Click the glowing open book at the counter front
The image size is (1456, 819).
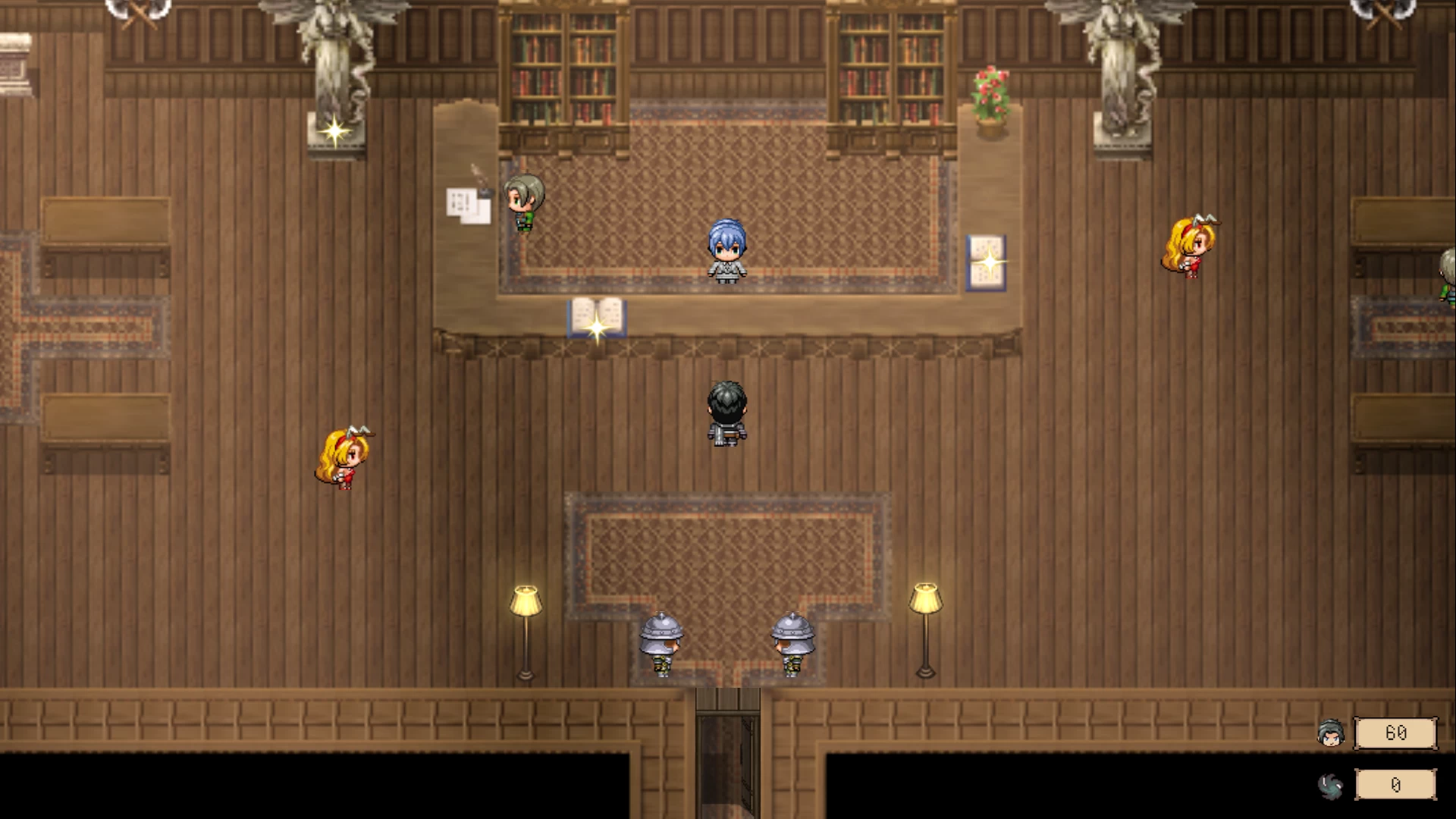(596, 315)
